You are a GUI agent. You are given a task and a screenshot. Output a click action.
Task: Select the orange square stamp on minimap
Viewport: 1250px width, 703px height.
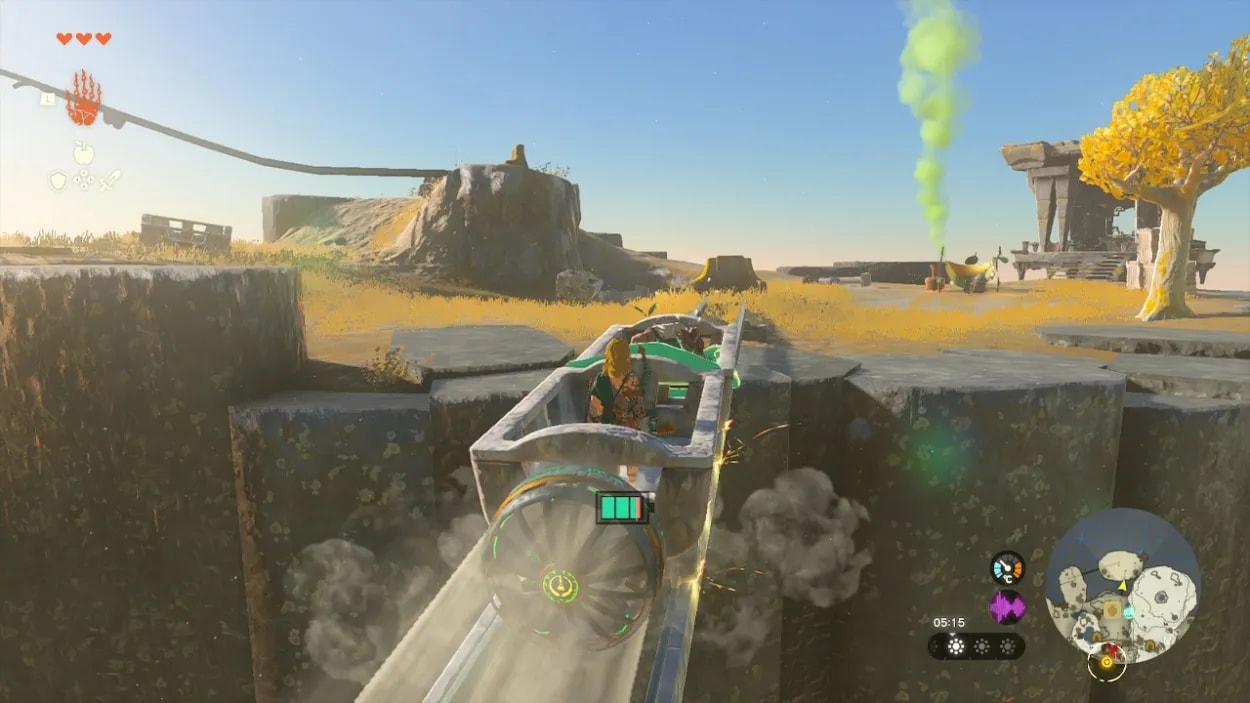click(x=1111, y=609)
